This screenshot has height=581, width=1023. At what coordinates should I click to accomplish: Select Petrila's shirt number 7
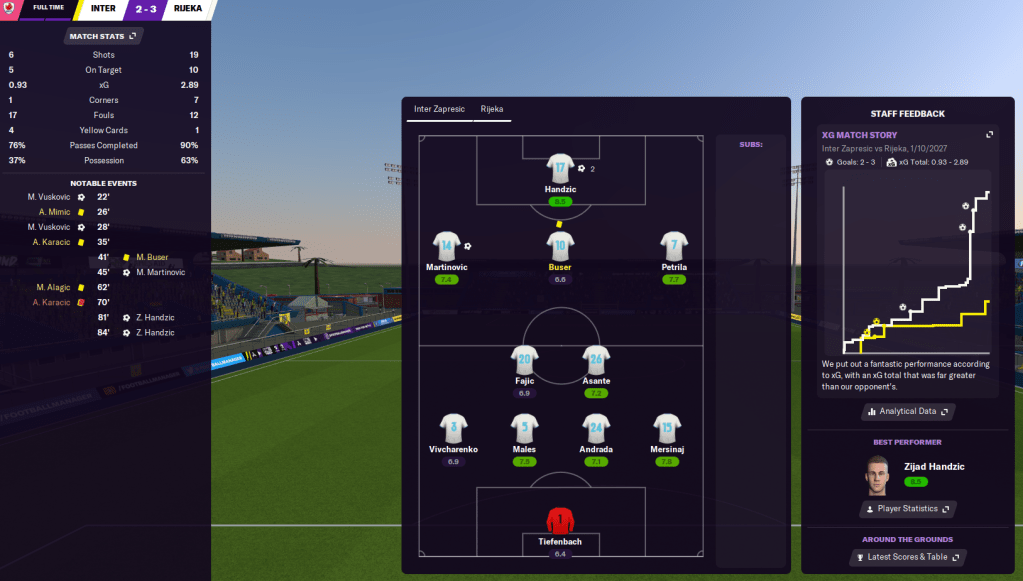tap(674, 247)
